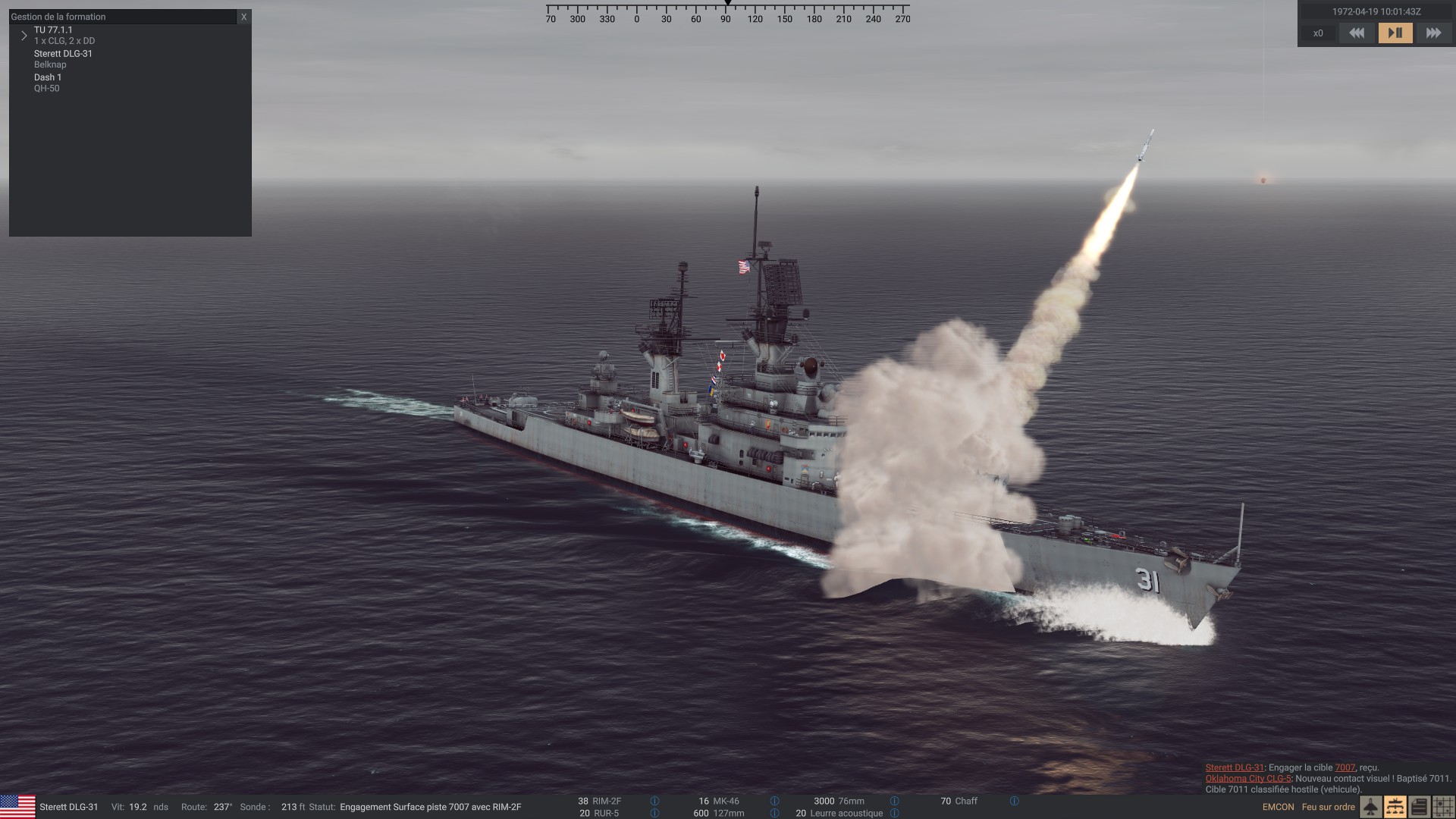Viewport: 1456px width, 819px height.
Task: Show info for the Leurre acoustique
Action: pyautogui.click(x=894, y=813)
